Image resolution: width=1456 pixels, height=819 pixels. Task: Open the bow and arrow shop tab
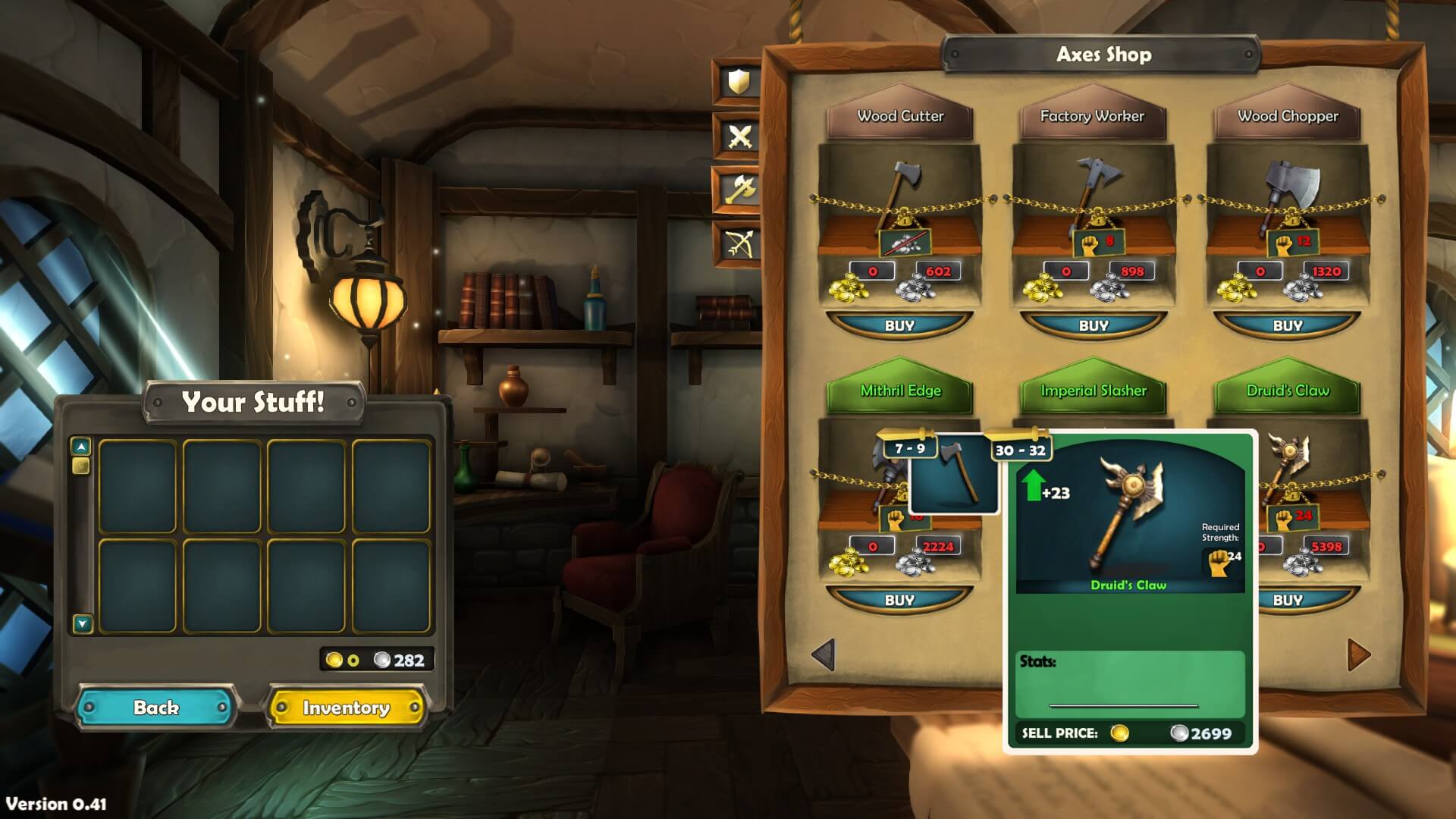tap(739, 243)
